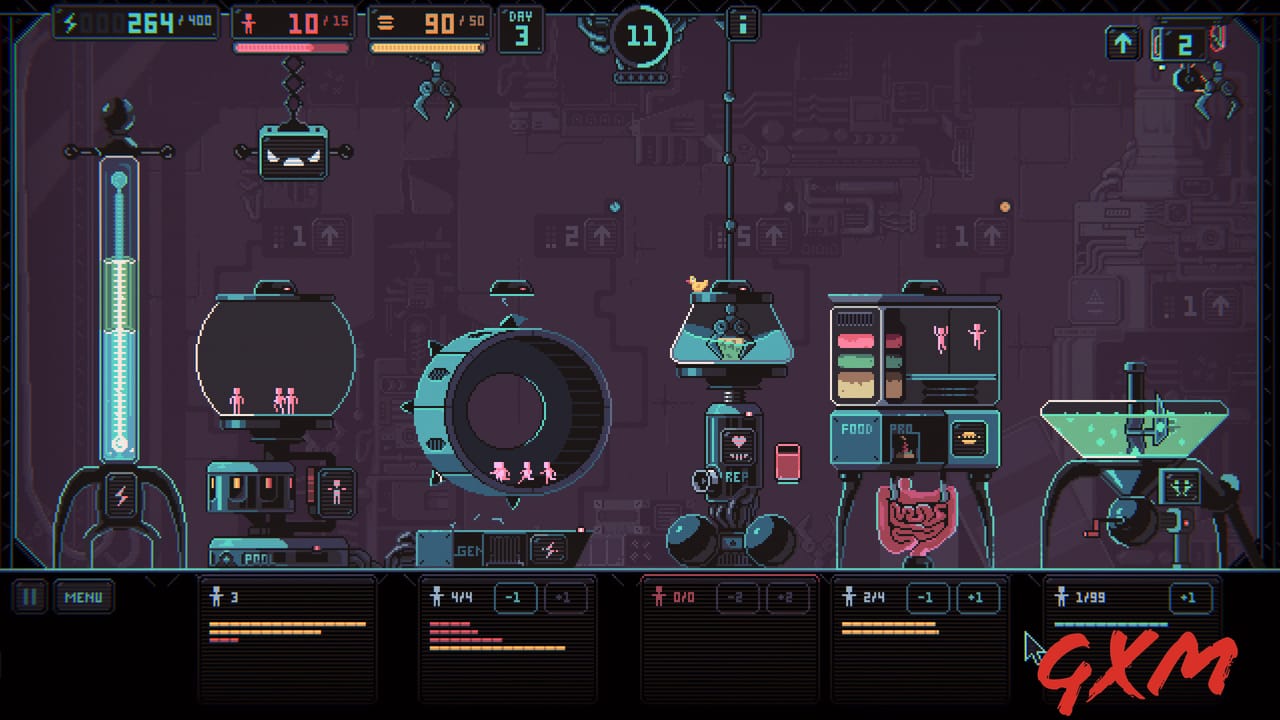Click the burger icon on the FOOD machine
Screen dimensions: 1280x720
969,436
